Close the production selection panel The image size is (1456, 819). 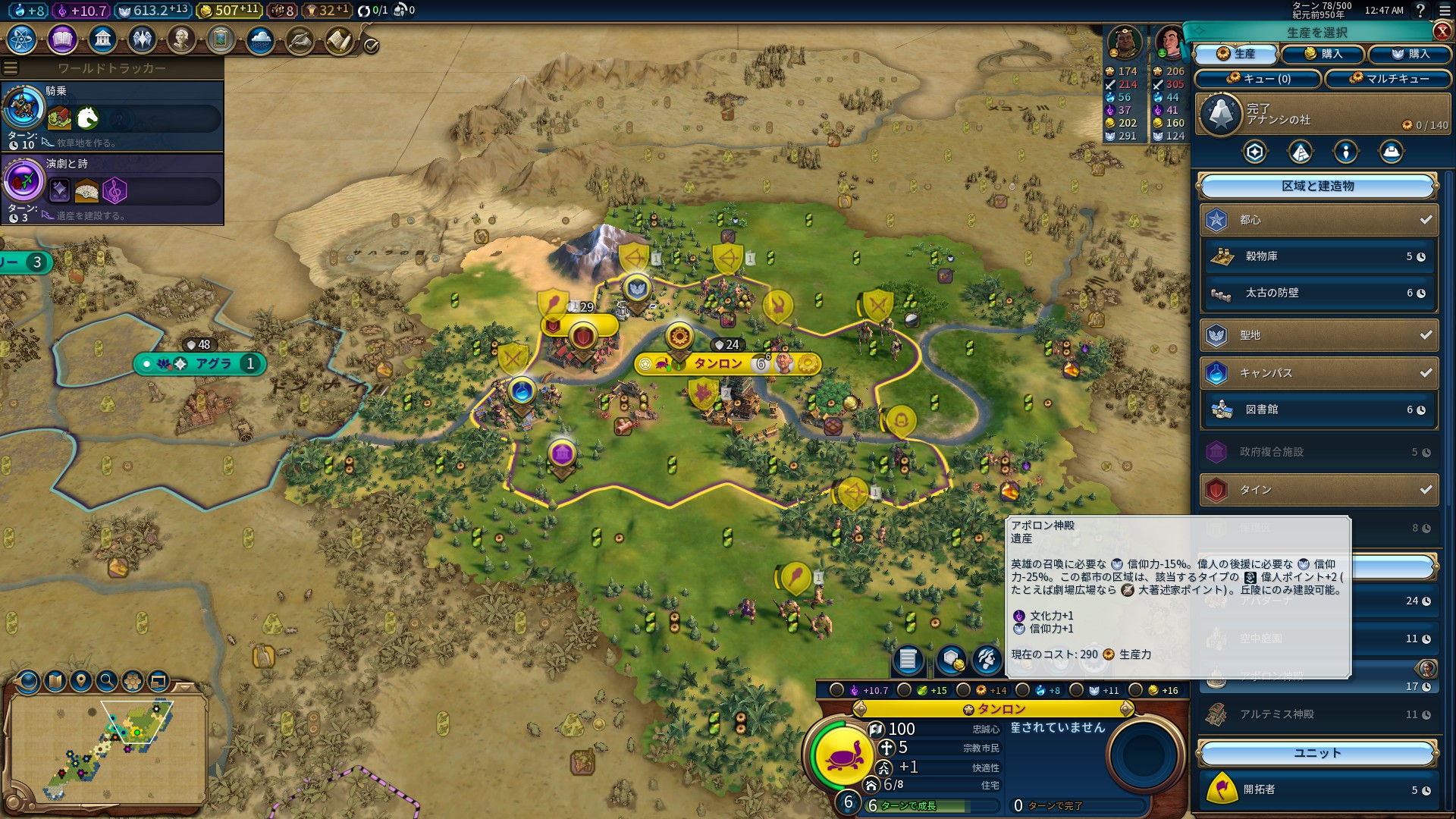coord(1442,31)
